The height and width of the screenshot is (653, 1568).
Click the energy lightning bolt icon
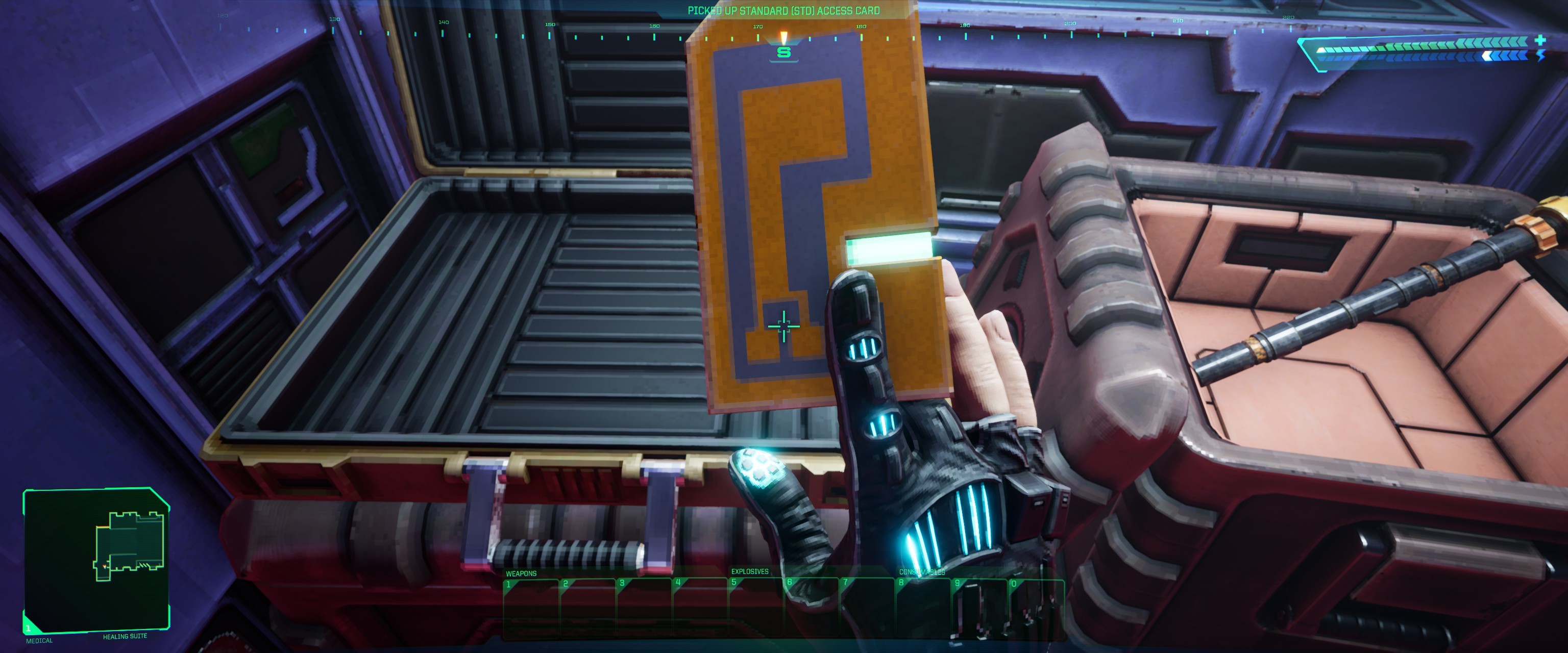coord(1542,57)
